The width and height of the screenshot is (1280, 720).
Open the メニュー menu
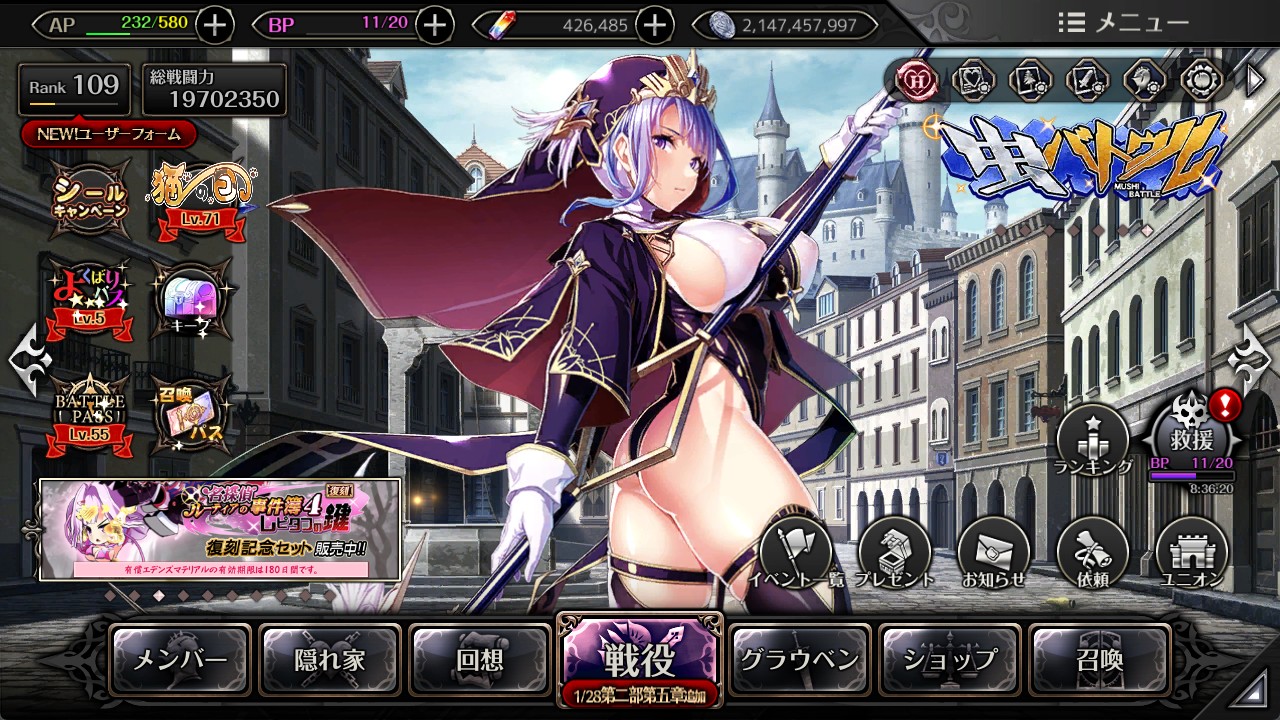point(1123,23)
